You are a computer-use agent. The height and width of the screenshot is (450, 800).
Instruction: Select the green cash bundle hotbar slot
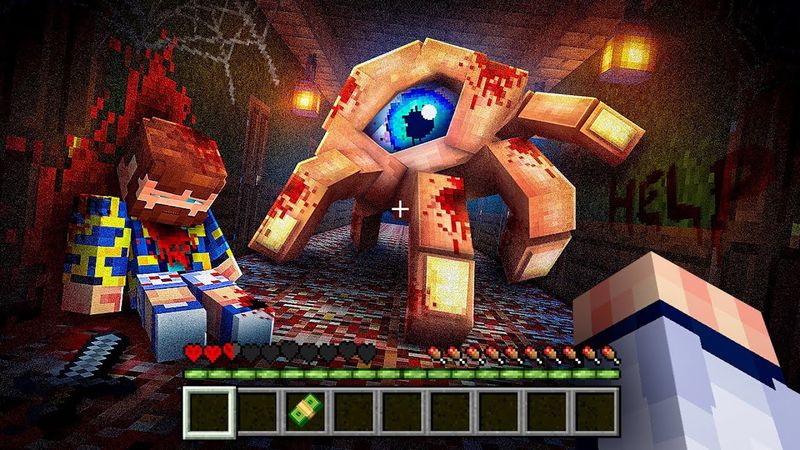305,408
